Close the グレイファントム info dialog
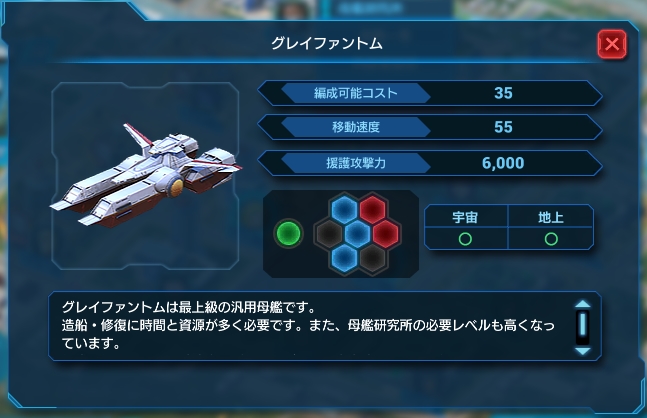 click(611, 45)
